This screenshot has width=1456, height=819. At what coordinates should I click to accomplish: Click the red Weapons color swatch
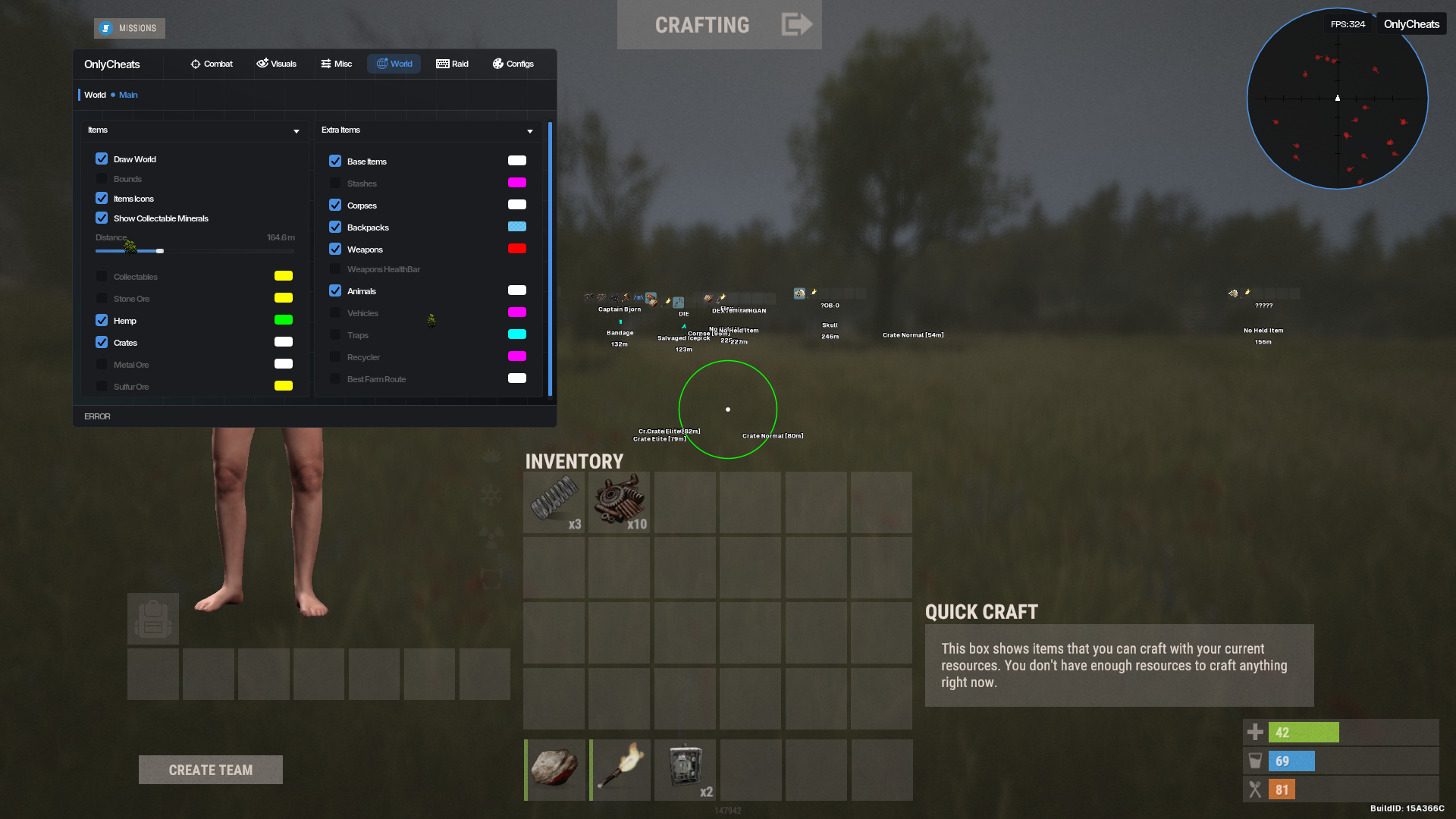pos(517,248)
